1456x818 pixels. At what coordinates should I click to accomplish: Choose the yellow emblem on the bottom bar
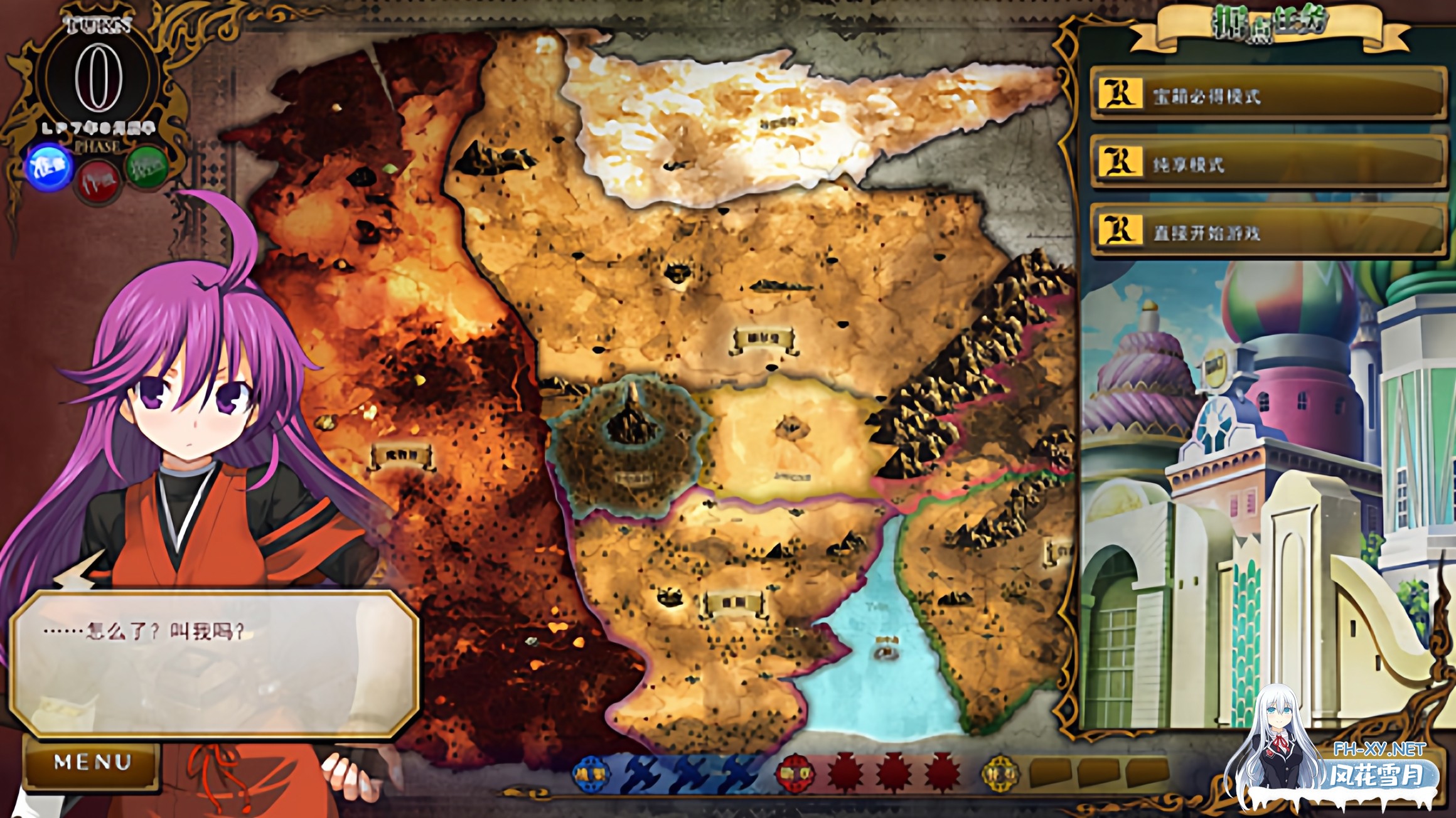pos(1000,773)
